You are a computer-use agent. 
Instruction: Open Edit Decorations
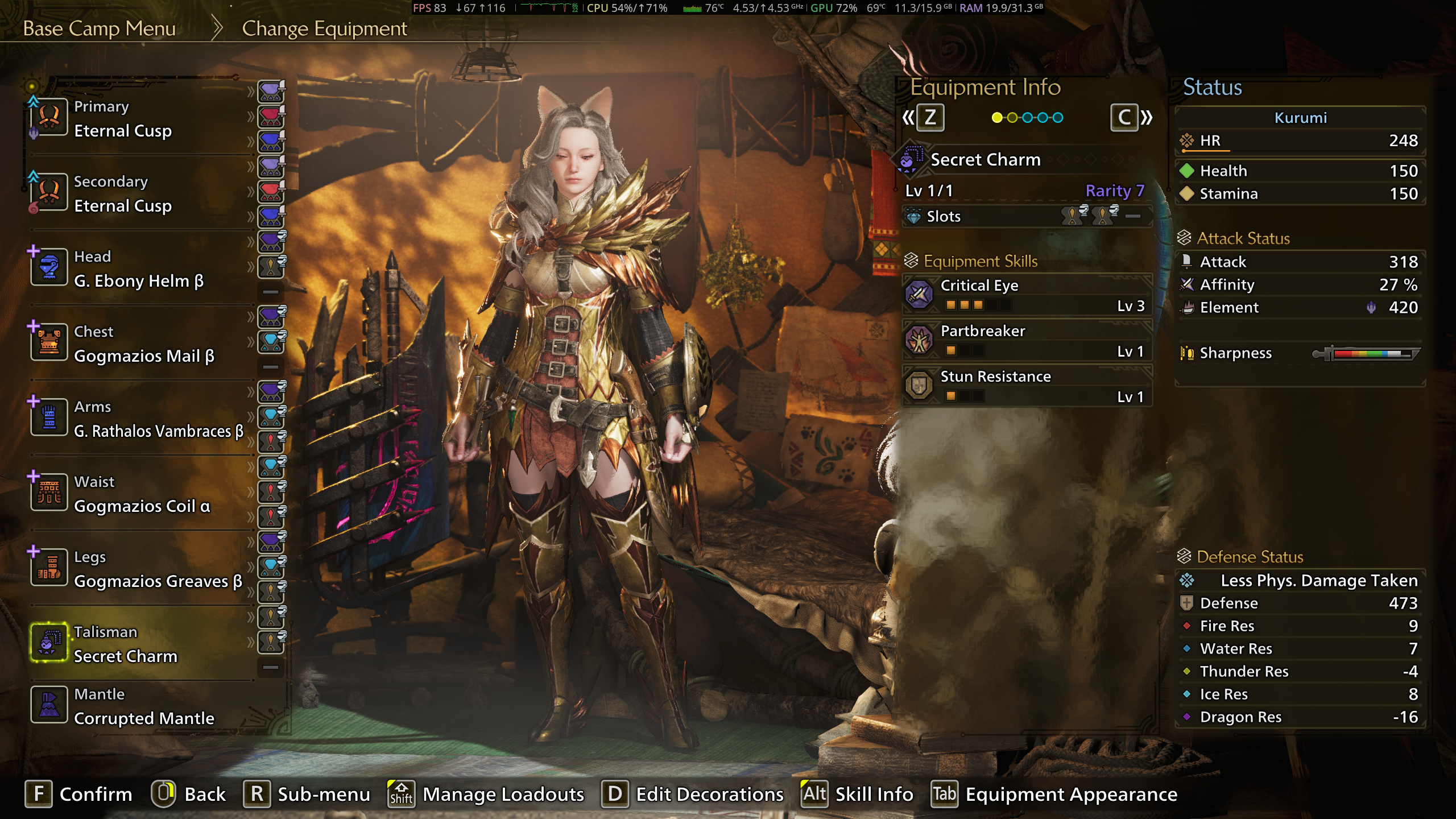click(693, 794)
